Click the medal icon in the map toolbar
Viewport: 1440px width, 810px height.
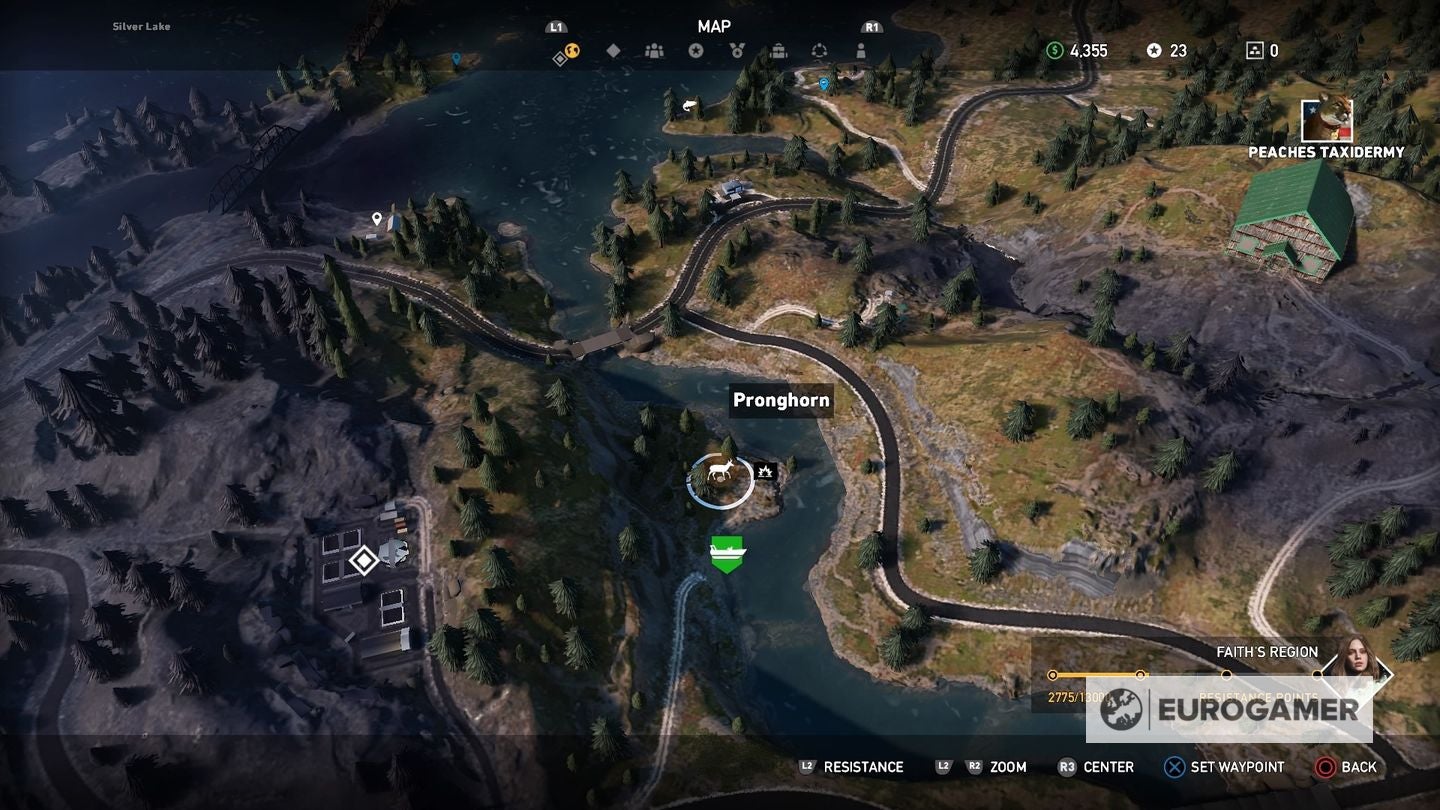click(738, 50)
